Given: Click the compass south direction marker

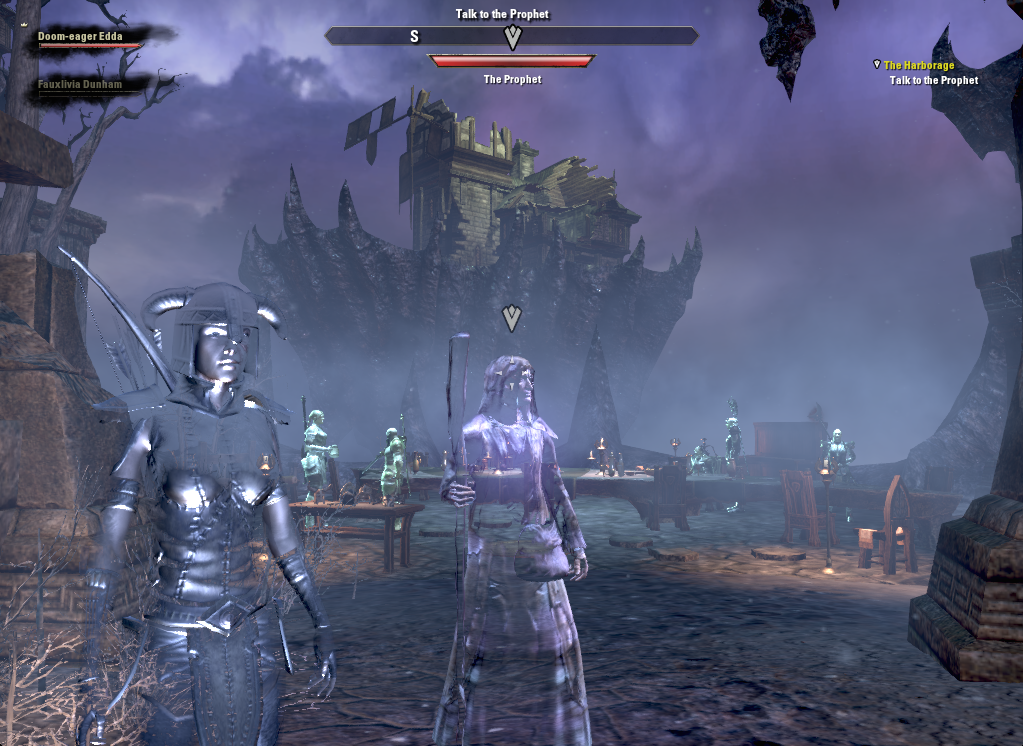Looking at the screenshot, I should 414,37.
